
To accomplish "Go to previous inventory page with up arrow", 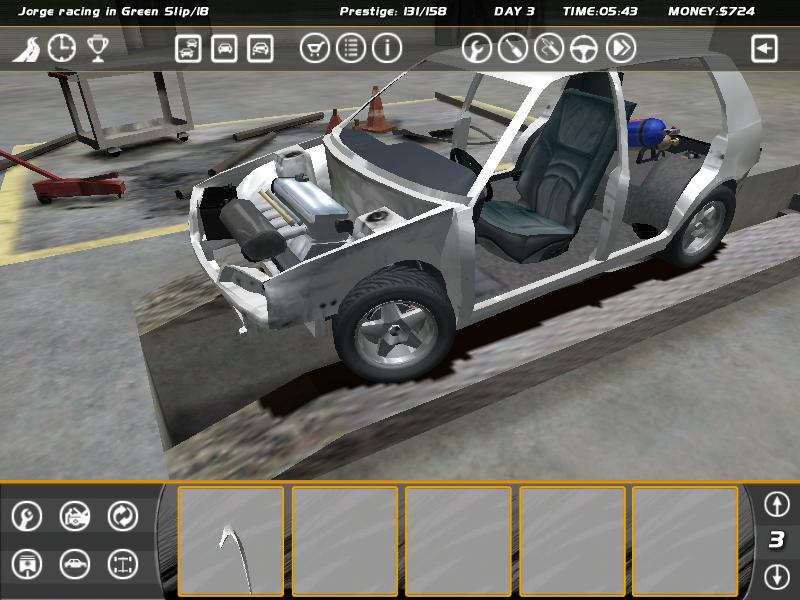I will click(x=777, y=503).
